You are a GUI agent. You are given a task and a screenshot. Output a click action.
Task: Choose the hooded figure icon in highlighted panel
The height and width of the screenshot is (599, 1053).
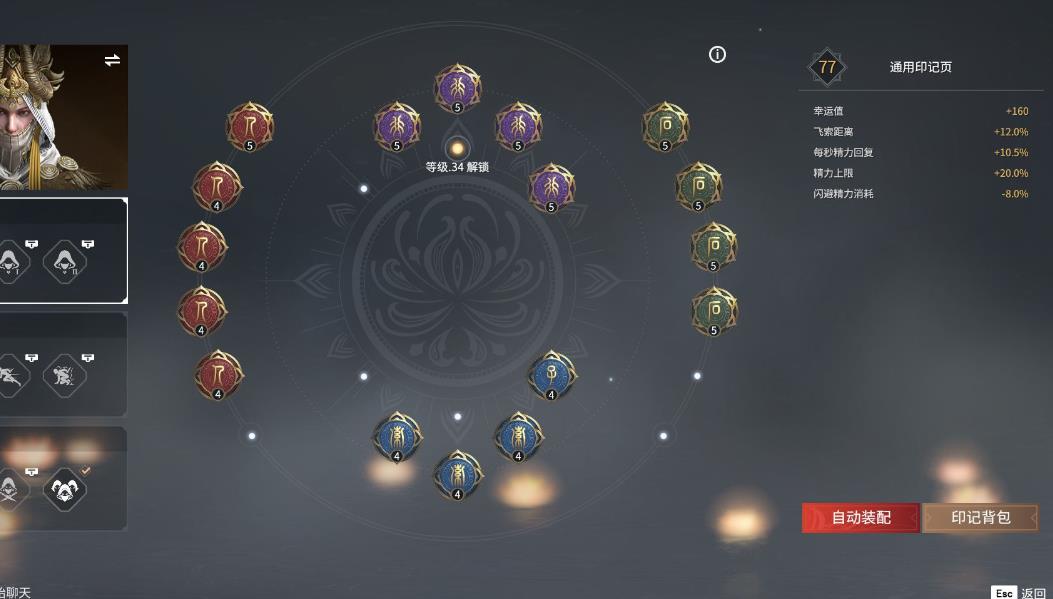pyautogui.click(x=65, y=262)
